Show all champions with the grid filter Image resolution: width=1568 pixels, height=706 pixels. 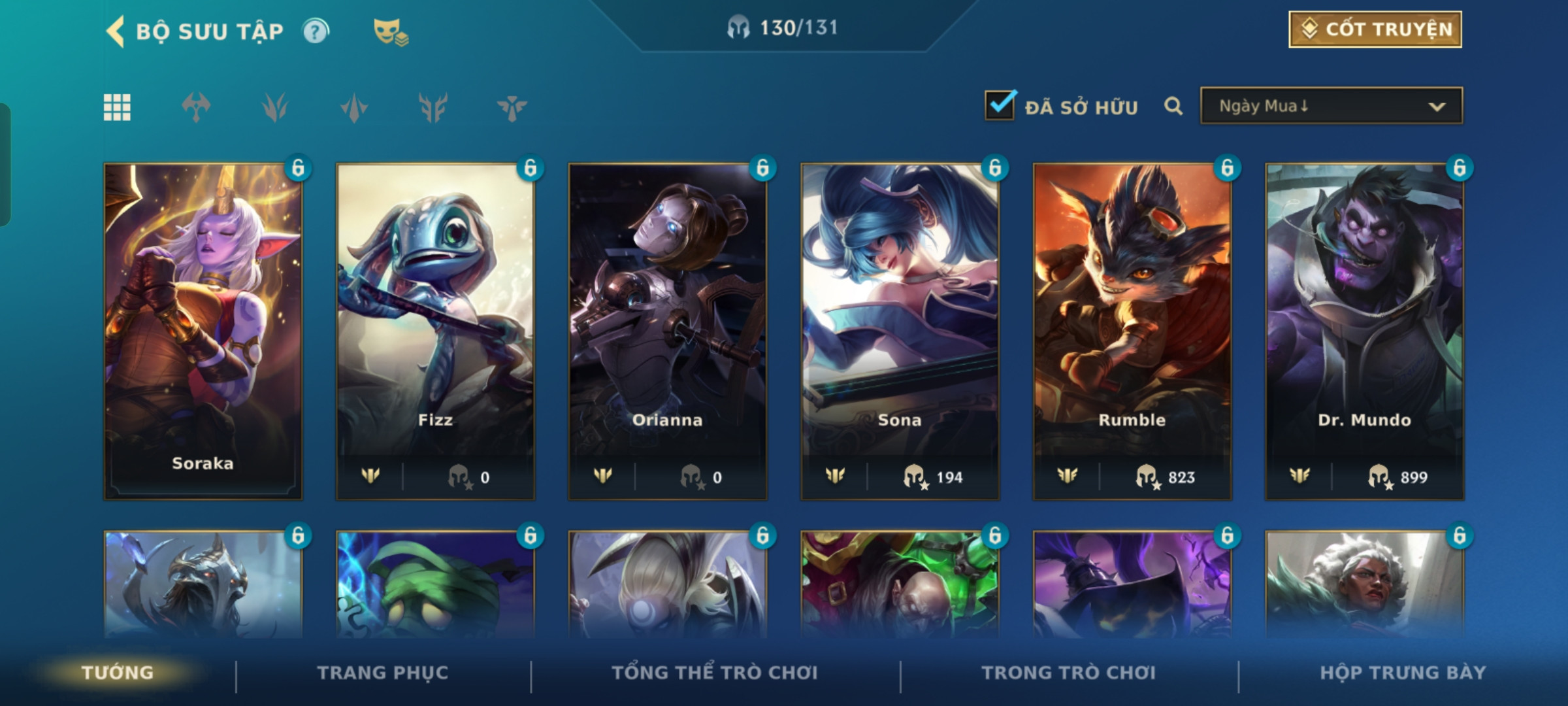pyautogui.click(x=117, y=107)
